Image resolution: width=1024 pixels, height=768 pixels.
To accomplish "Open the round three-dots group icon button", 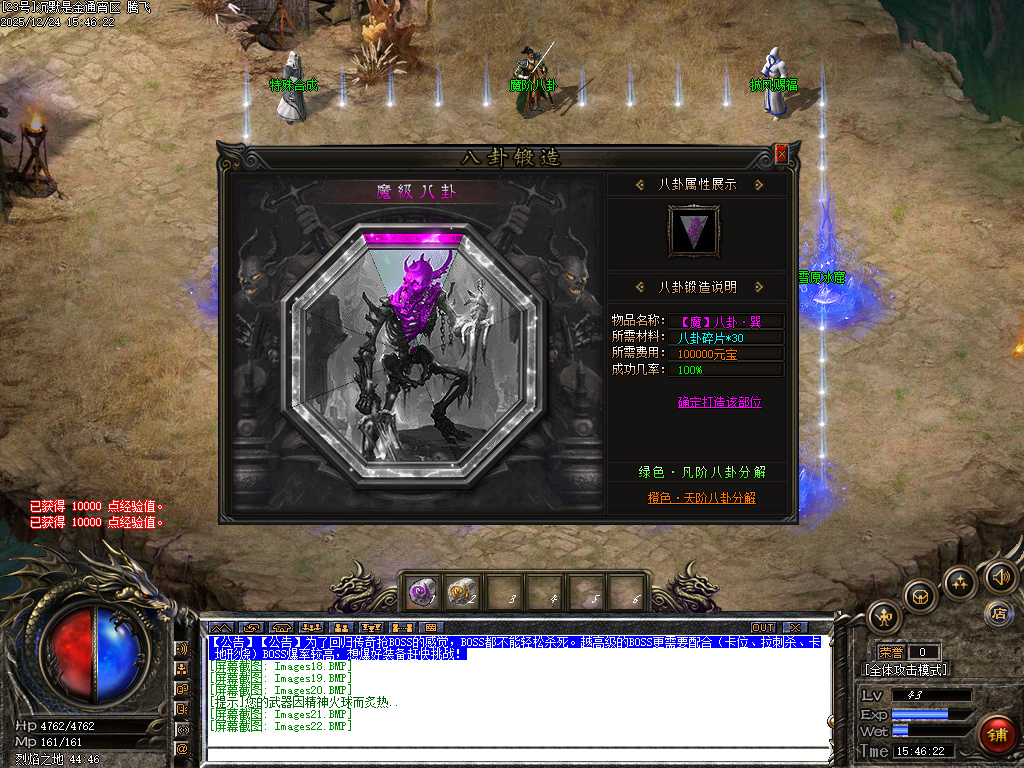I will point(960,581).
